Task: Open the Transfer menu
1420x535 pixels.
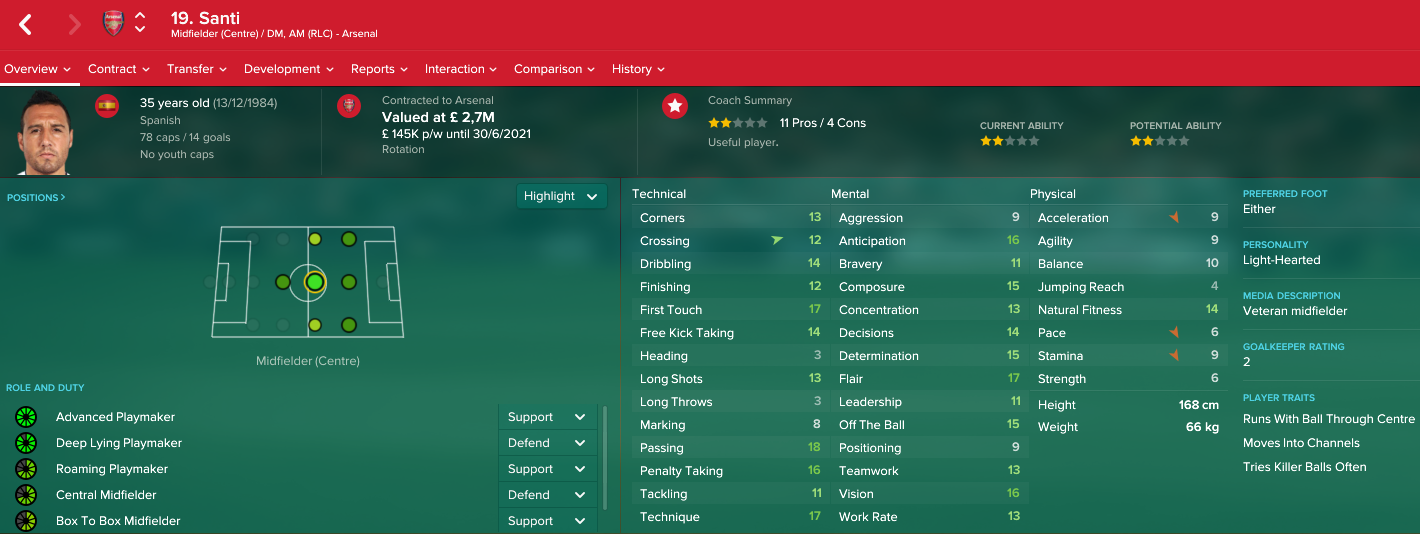Action: pos(197,69)
